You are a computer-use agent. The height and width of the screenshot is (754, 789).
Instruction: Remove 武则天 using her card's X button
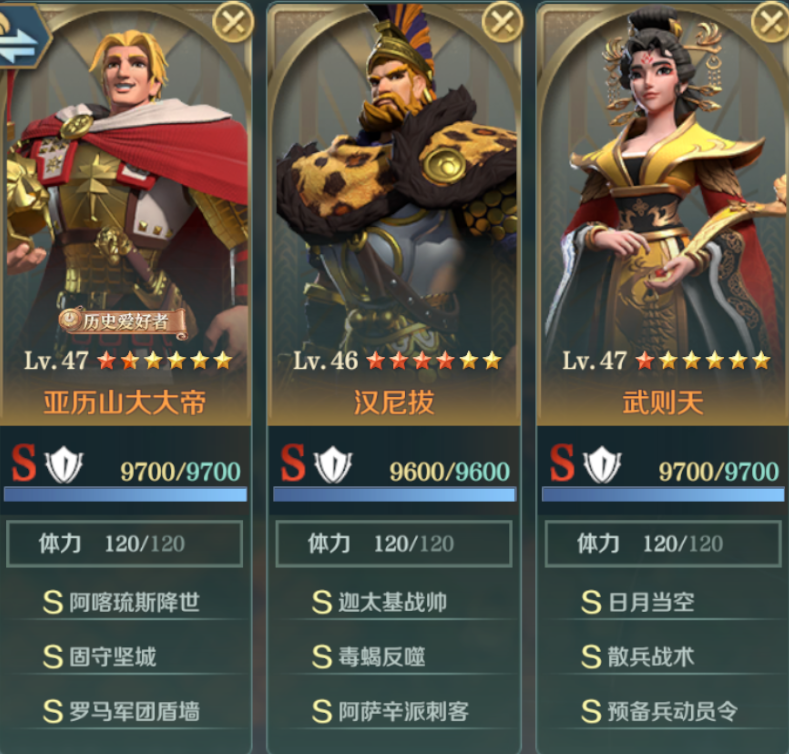(772, 21)
